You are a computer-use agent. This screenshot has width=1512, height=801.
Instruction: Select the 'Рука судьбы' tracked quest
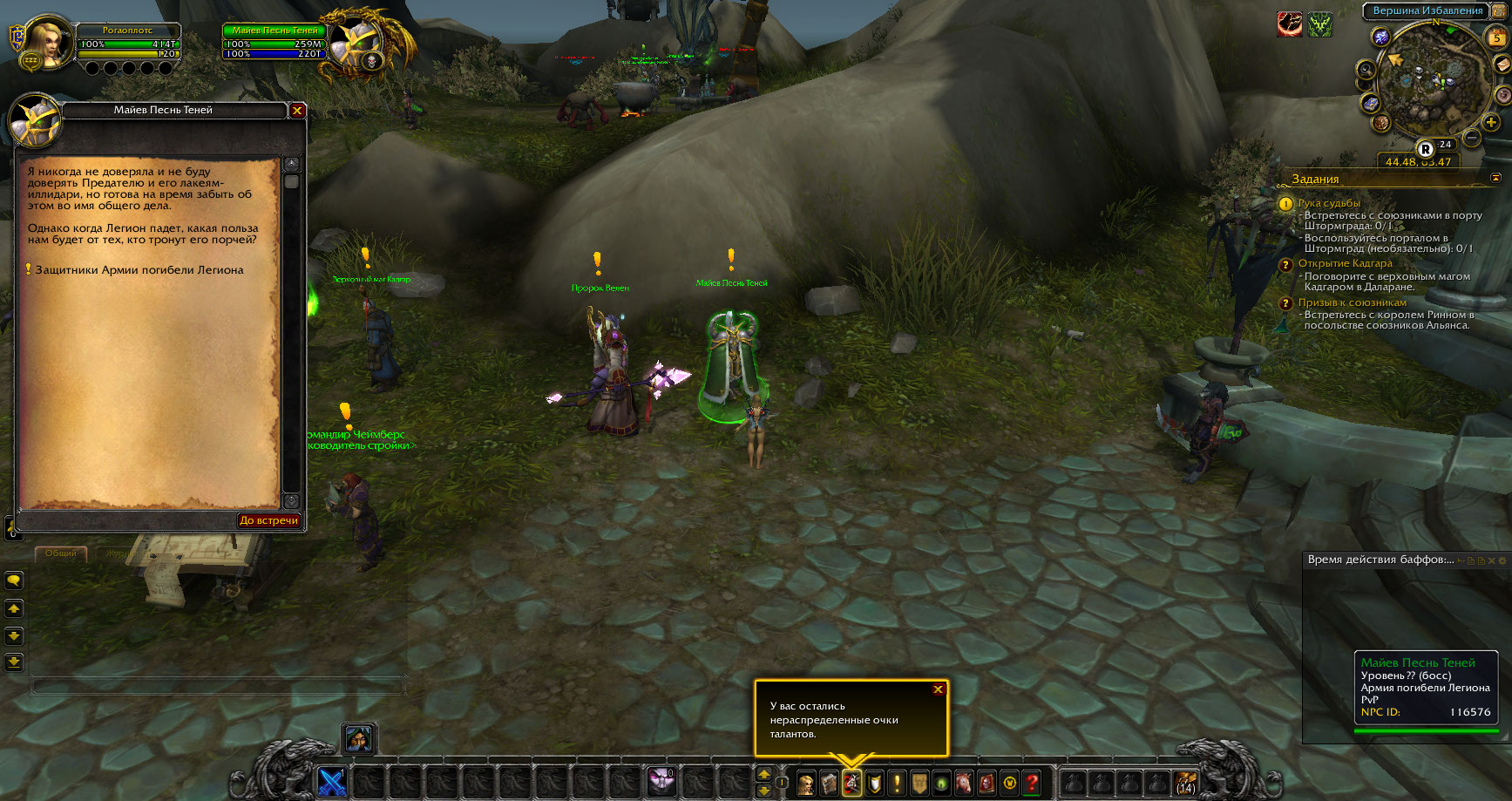click(1329, 203)
